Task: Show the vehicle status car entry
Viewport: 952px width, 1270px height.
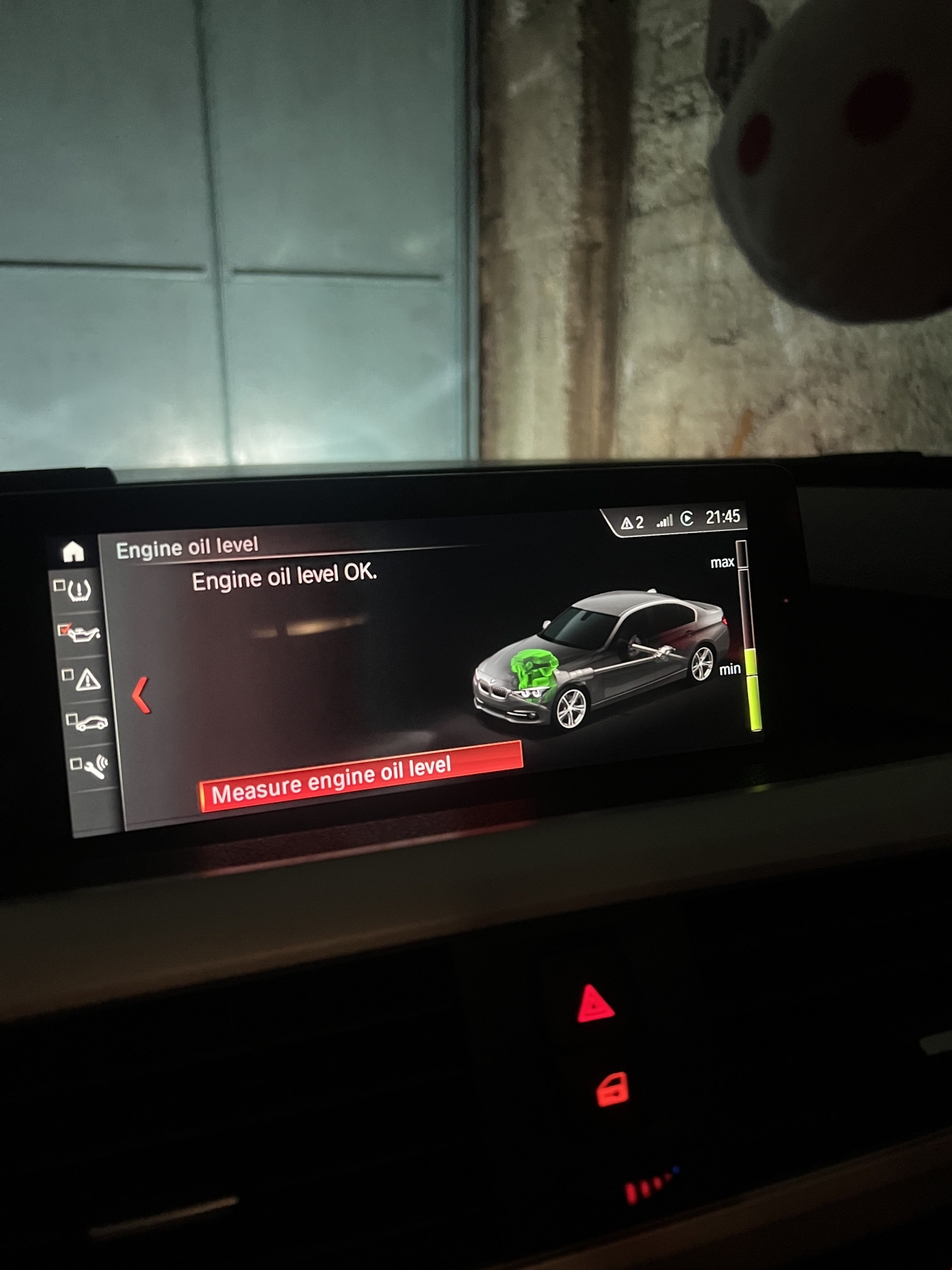Action: 90,722
